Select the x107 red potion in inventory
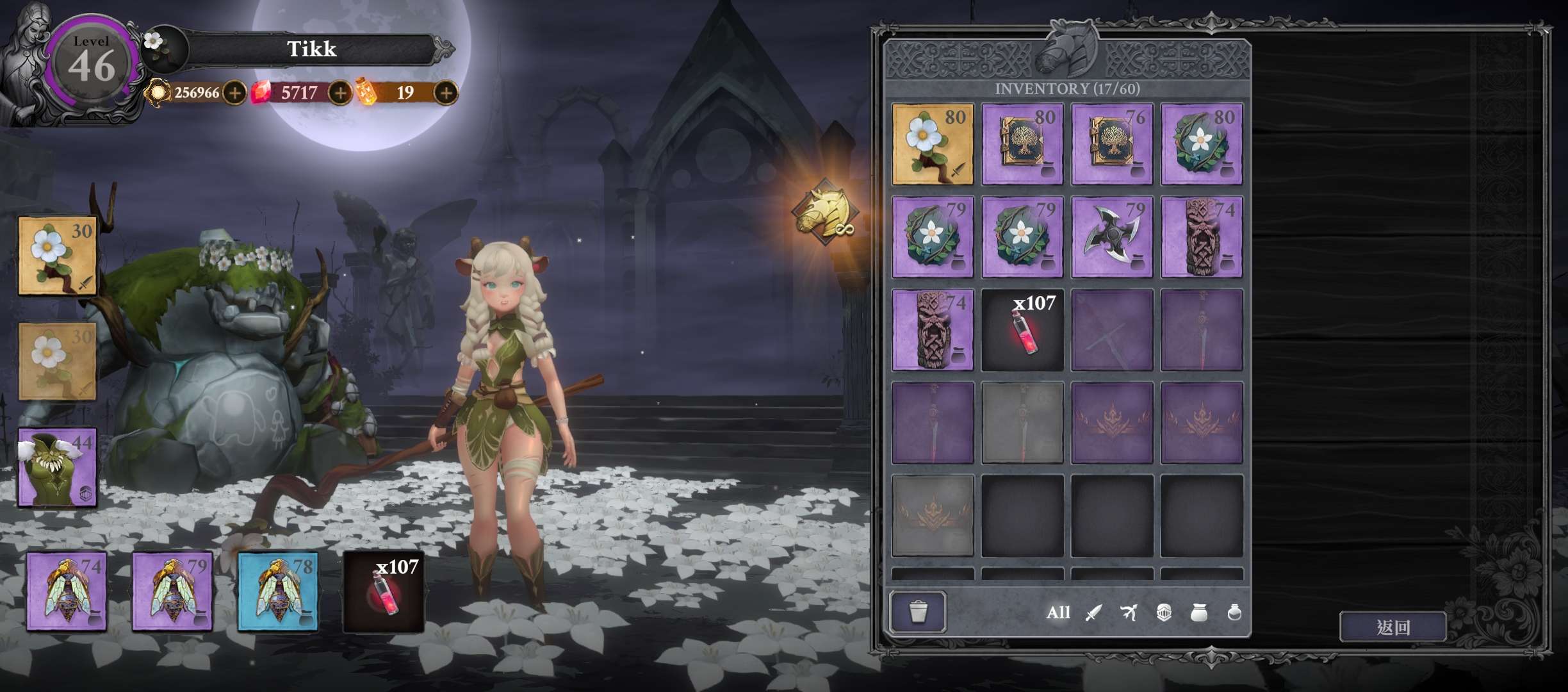This screenshot has height=692, width=1568. tap(1022, 330)
